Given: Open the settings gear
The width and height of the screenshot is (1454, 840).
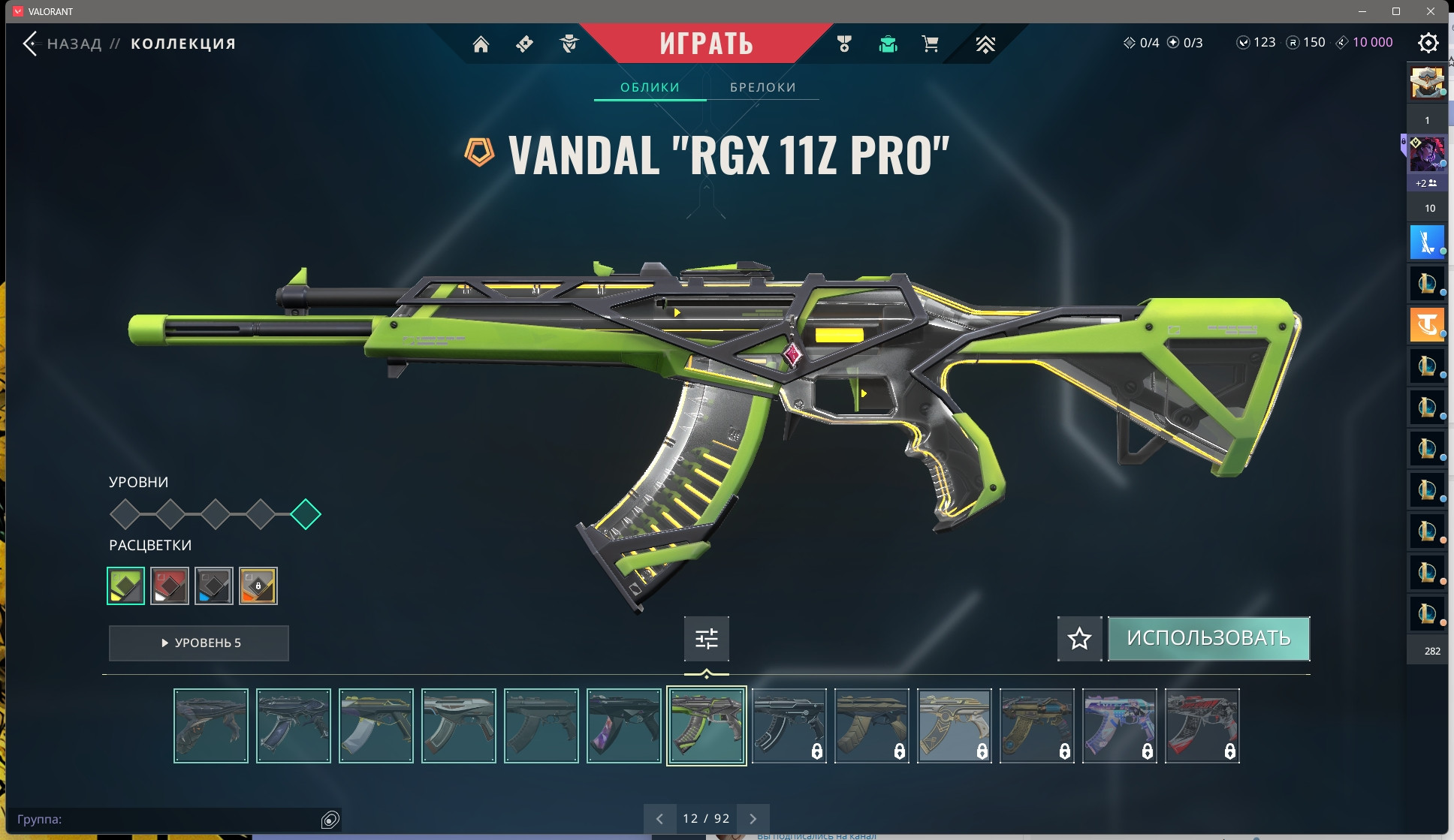Looking at the screenshot, I should point(1428,43).
